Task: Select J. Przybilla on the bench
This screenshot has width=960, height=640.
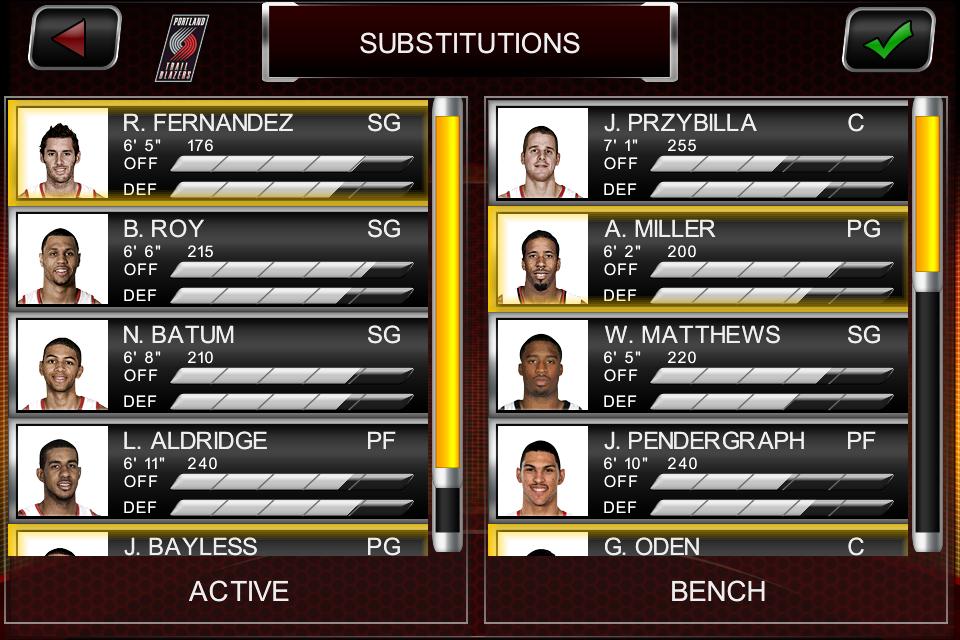Action: [x=700, y=153]
